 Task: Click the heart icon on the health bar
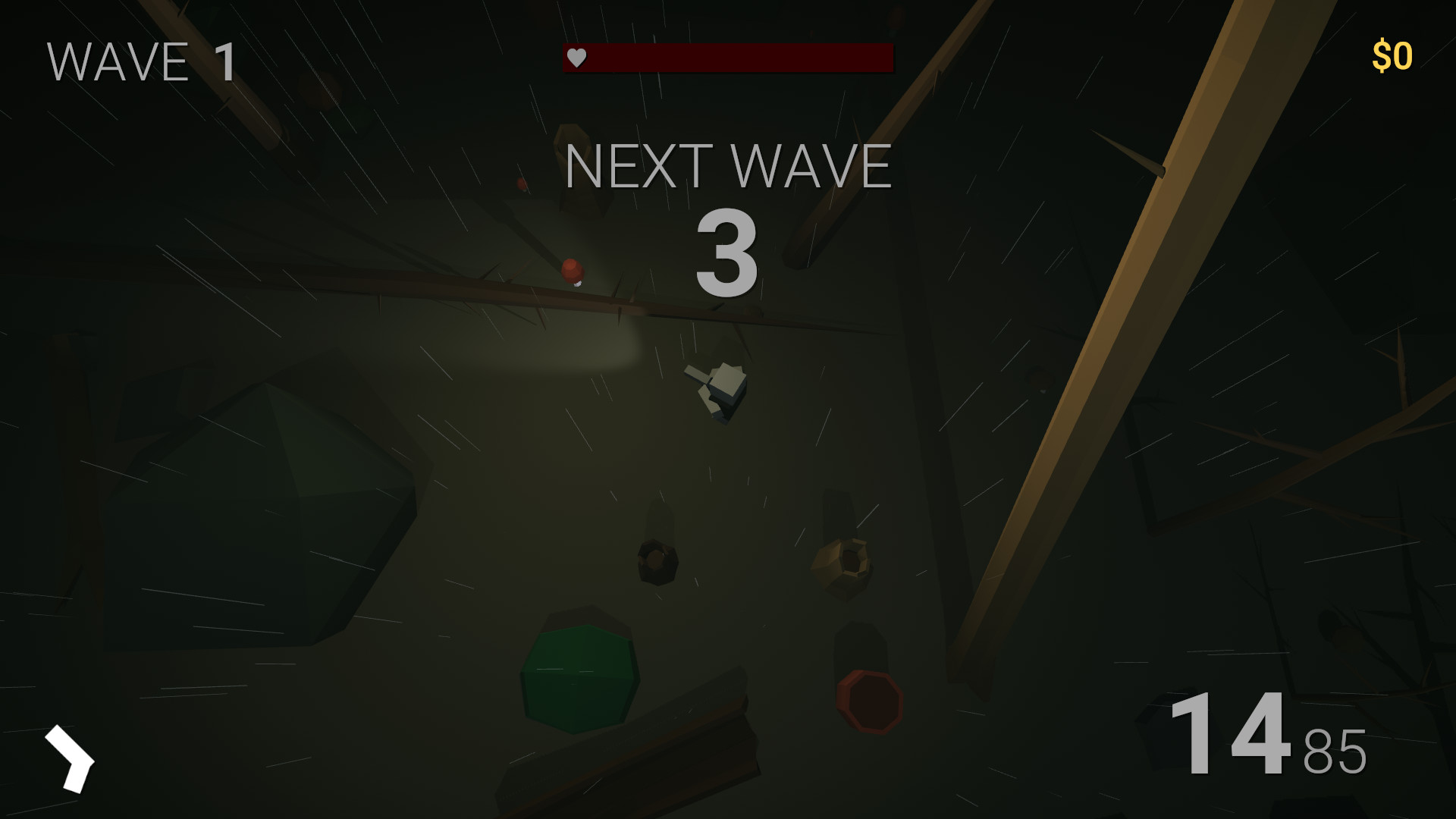[x=577, y=57]
